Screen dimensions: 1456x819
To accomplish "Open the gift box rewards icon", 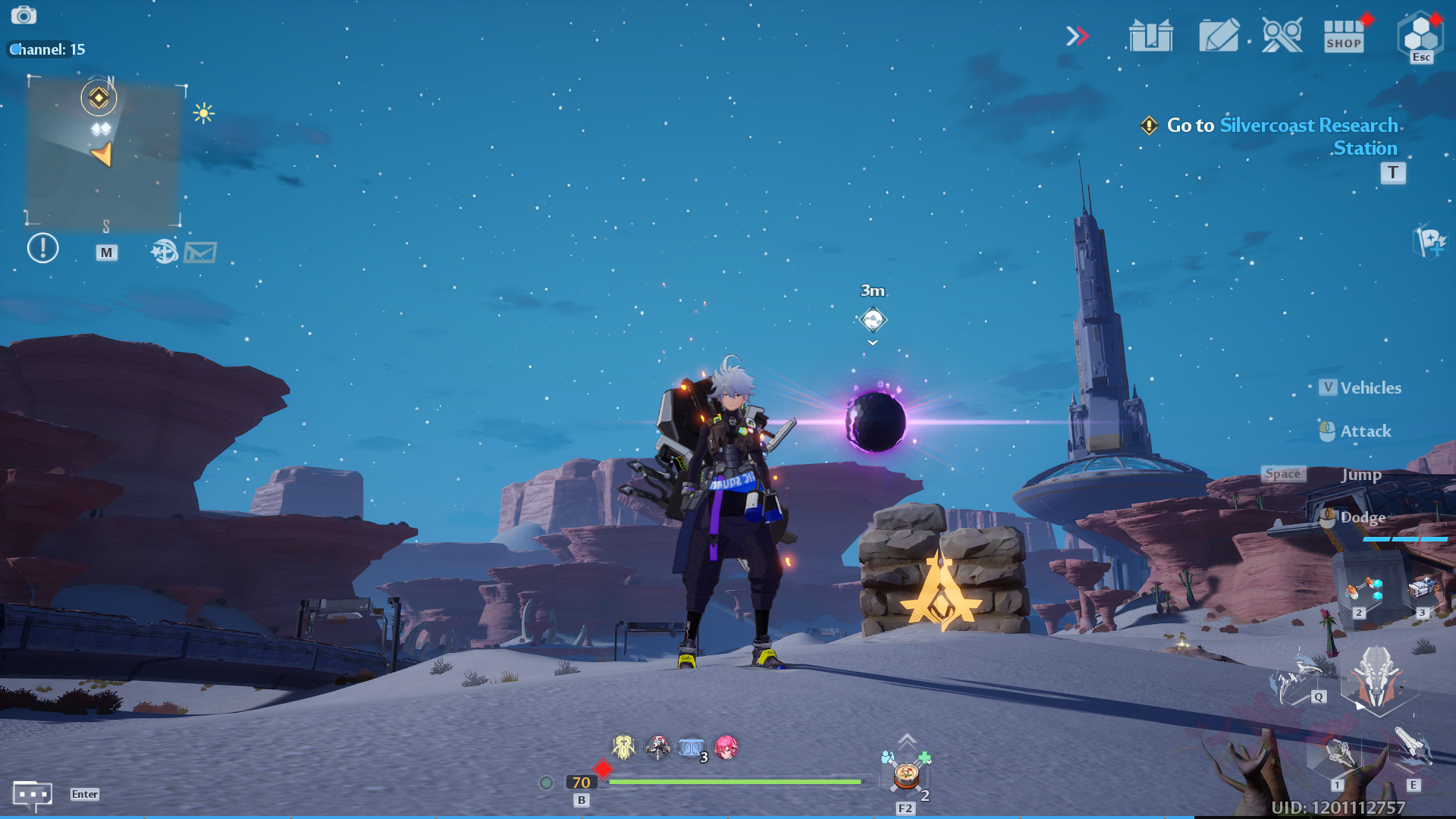I will click(x=1150, y=36).
